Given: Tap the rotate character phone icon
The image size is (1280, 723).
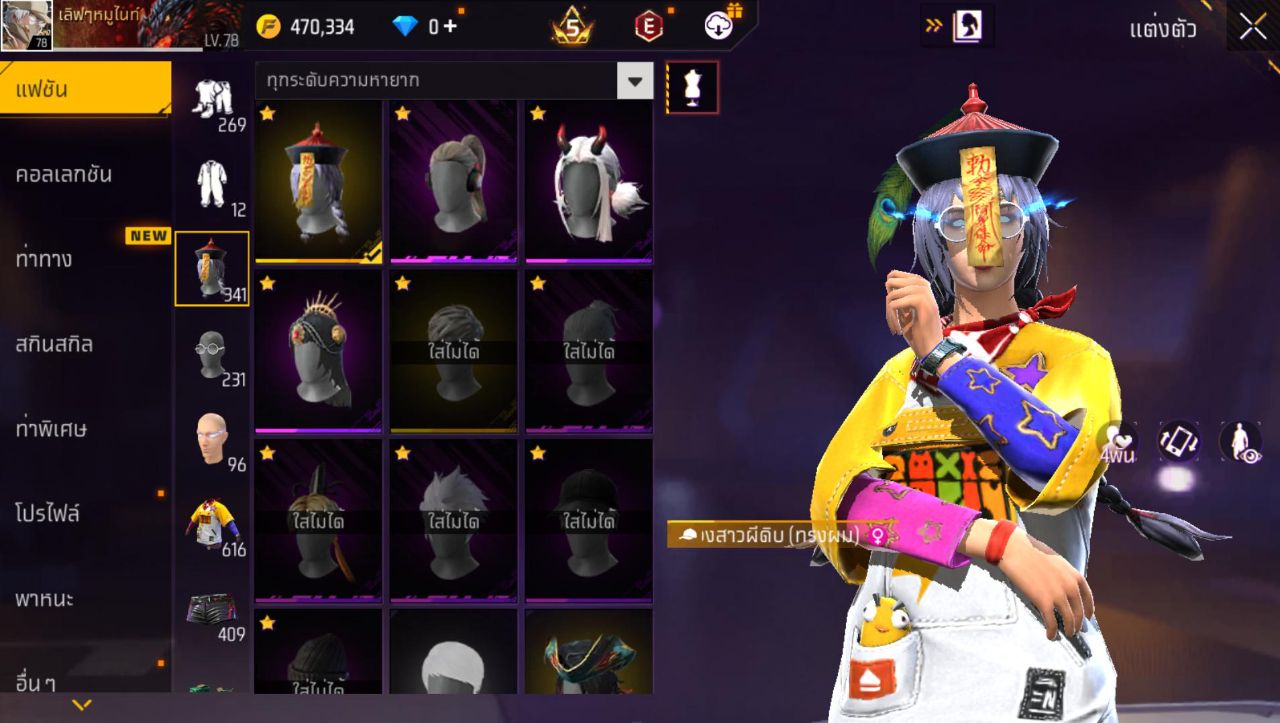Looking at the screenshot, I should [x=1176, y=441].
